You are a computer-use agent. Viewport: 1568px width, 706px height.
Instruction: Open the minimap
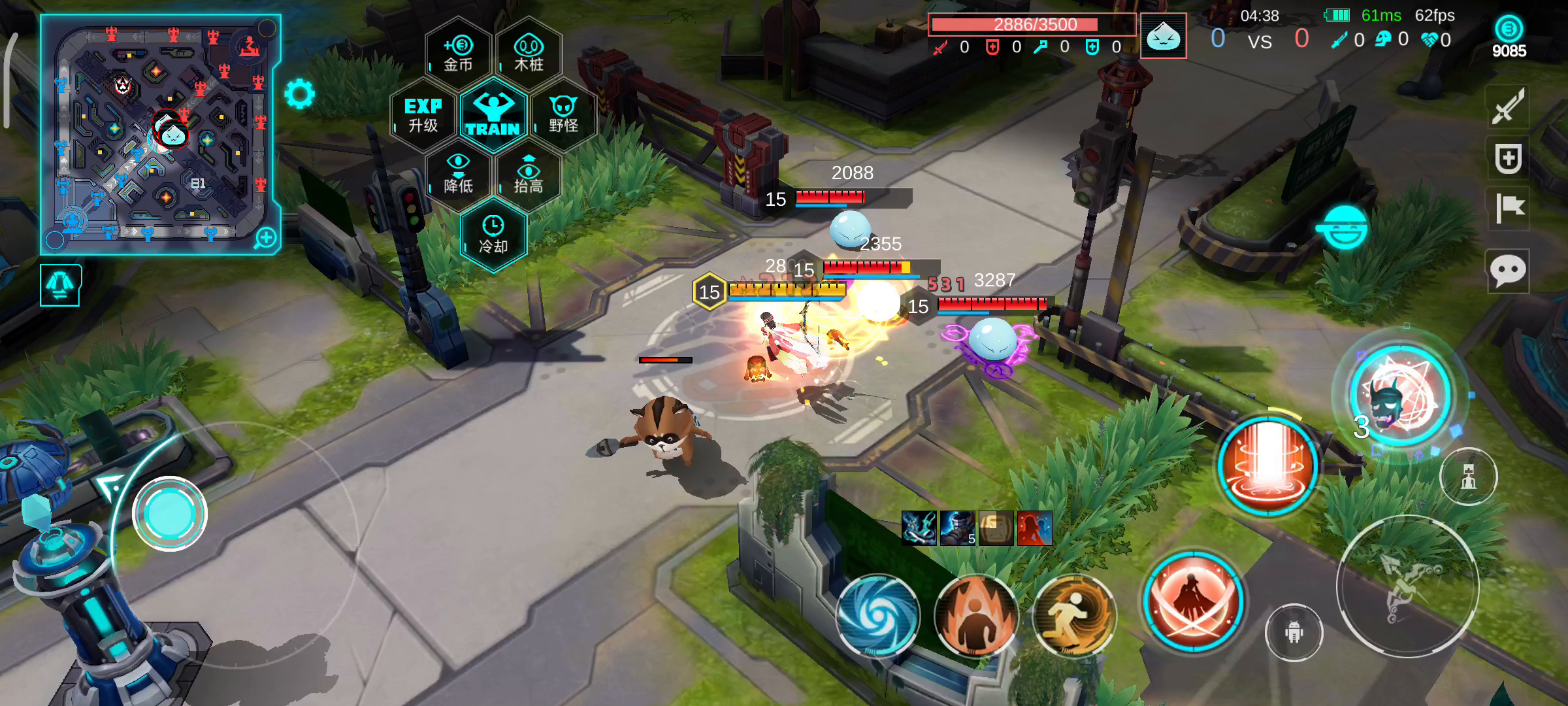(160, 134)
